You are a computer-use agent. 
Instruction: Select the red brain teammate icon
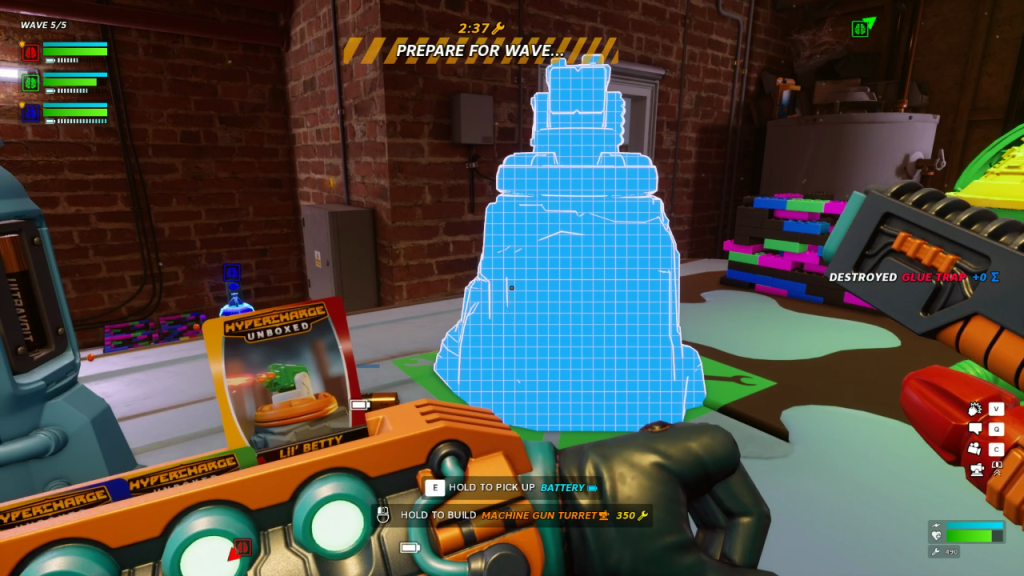click(31, 53)
